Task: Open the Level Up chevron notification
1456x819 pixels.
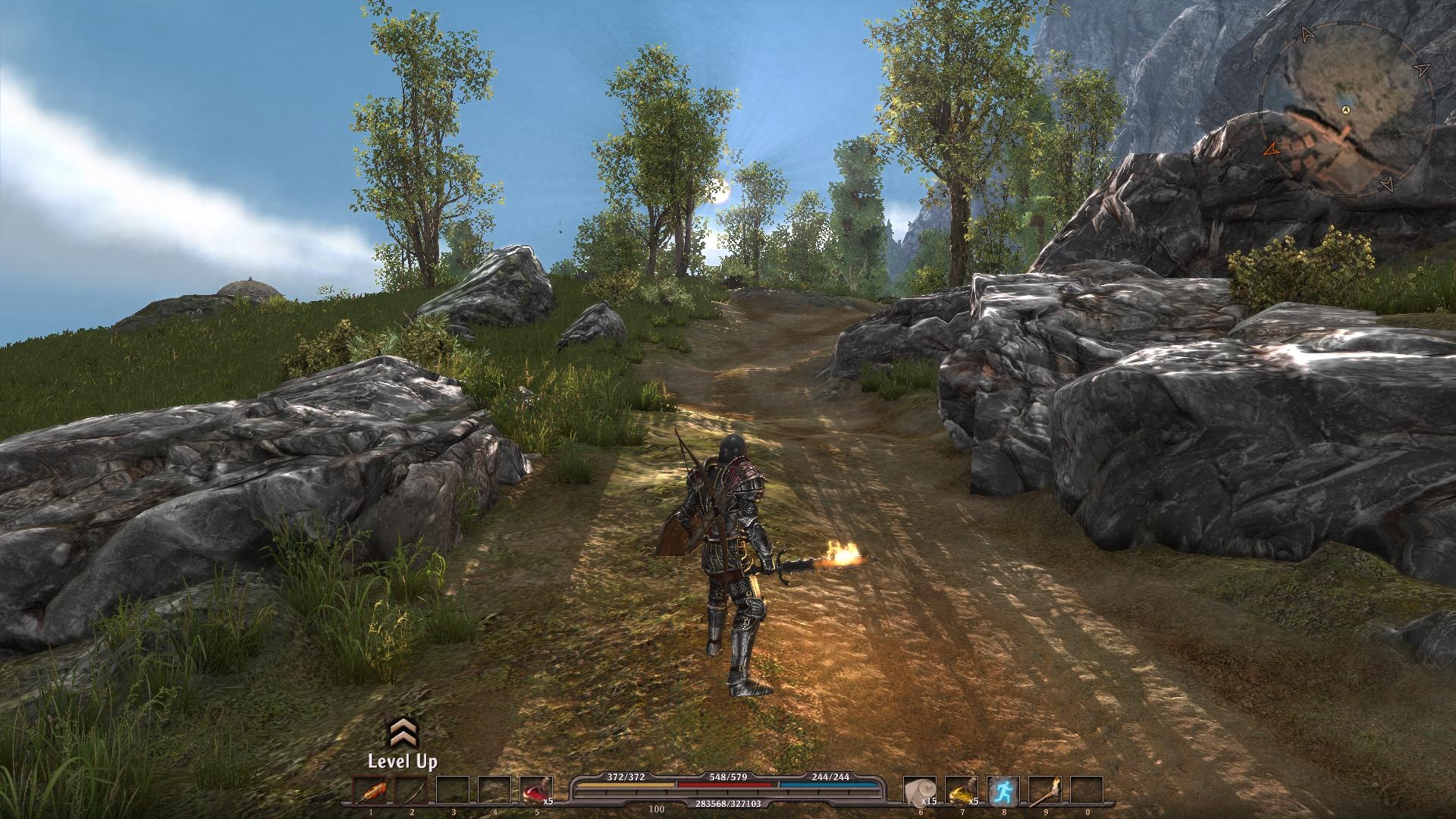Action: [x=402, y=733]
